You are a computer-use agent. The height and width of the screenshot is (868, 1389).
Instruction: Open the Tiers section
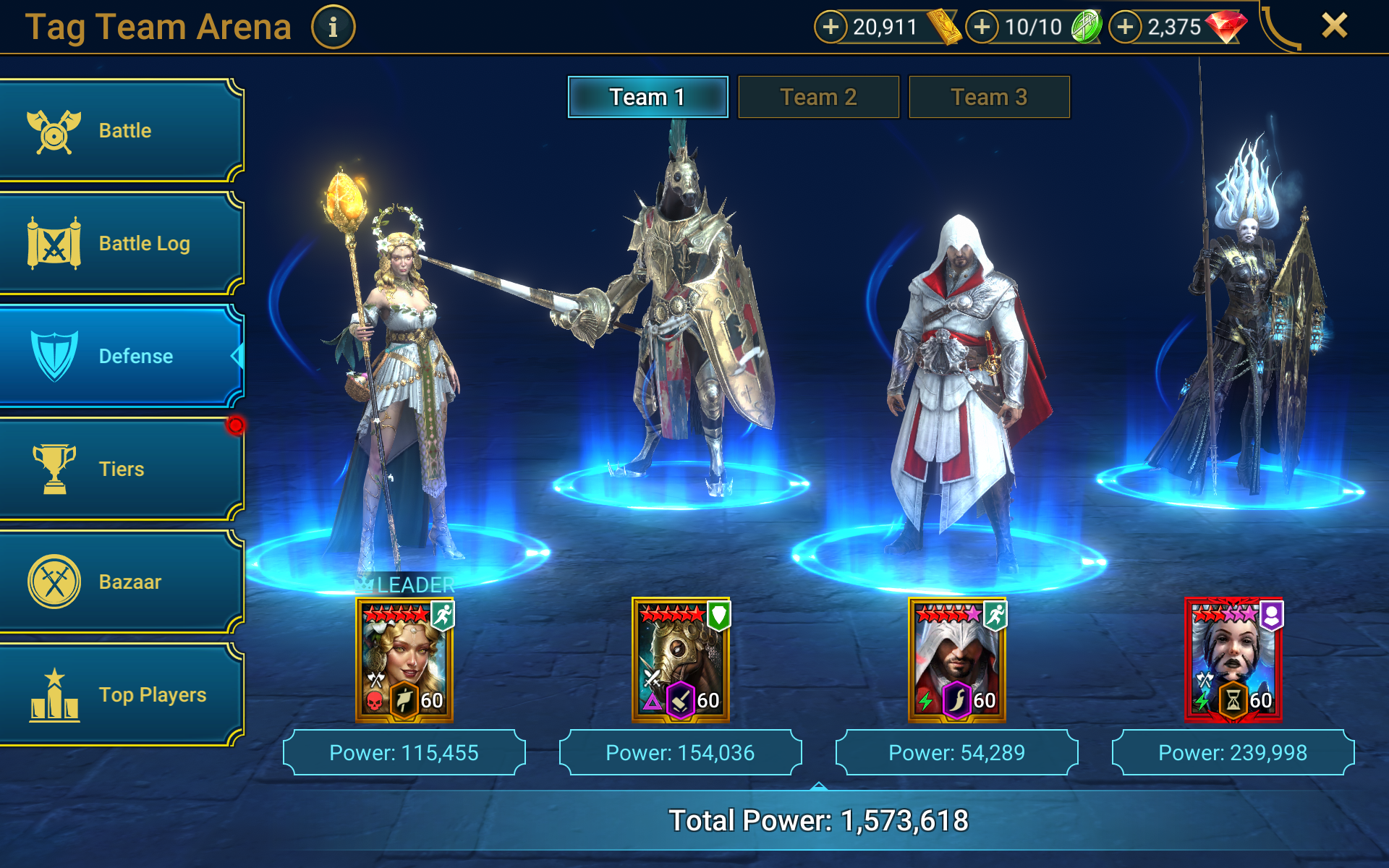[120, 469]
